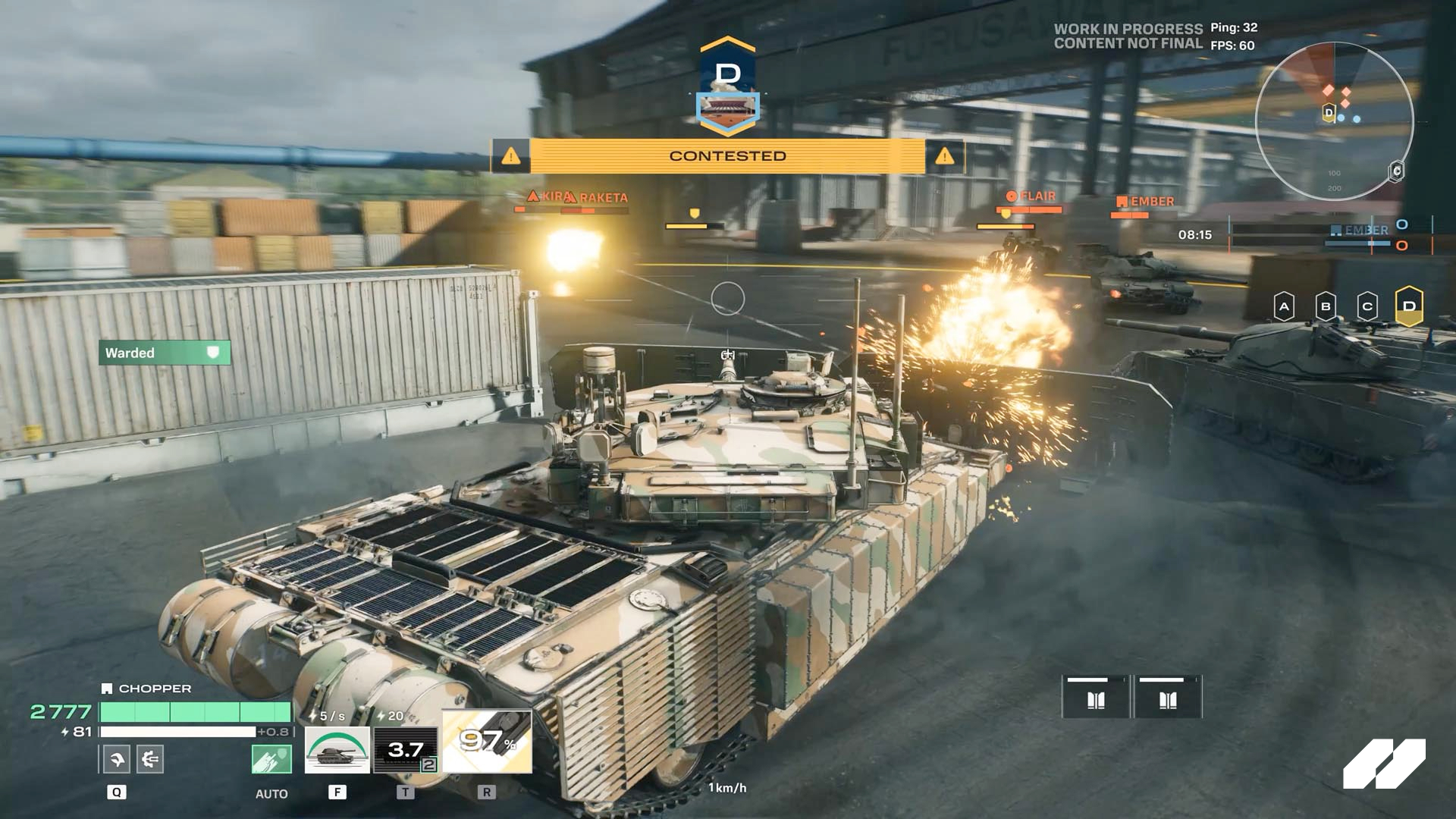Viewport: 1456px width, 819px height.
Task: Select the C objective hexagon
Action: pyautogui.click(x=1367, y=306)
